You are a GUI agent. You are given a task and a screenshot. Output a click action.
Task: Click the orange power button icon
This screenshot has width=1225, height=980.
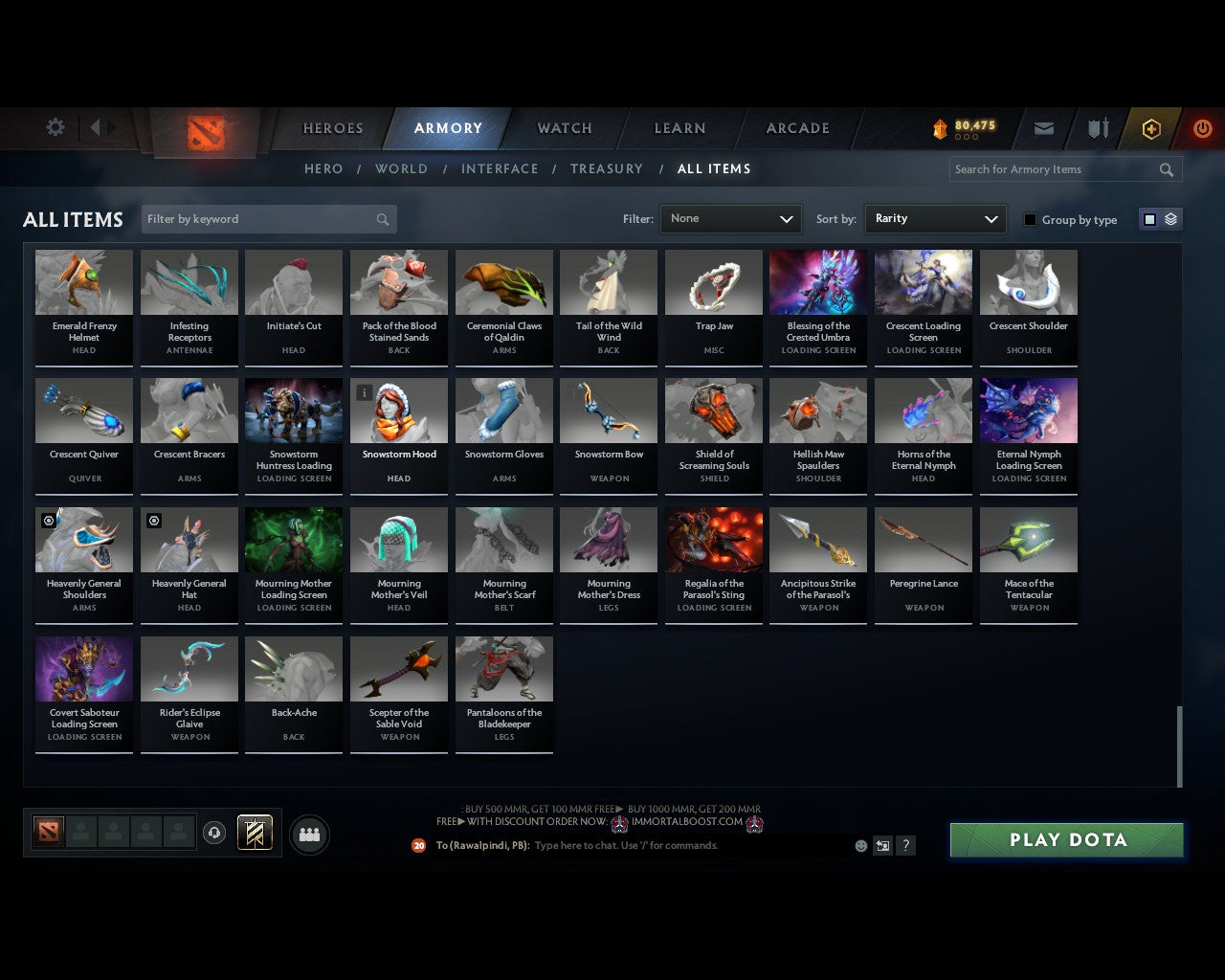click(x=1202, y=128)
